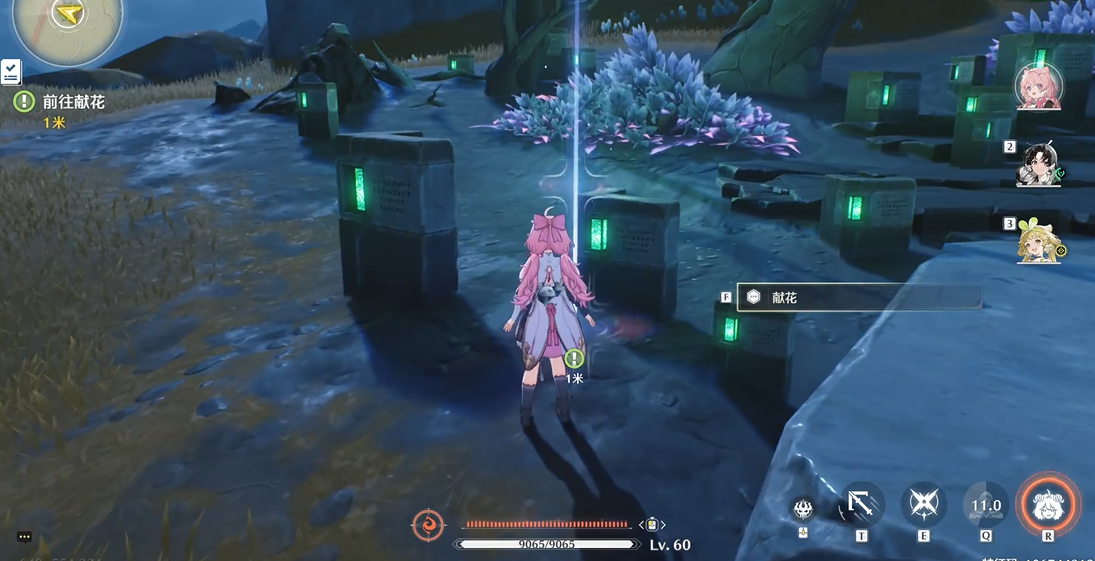
Task: Select the quick-use item icon by level
Action: 652,525
